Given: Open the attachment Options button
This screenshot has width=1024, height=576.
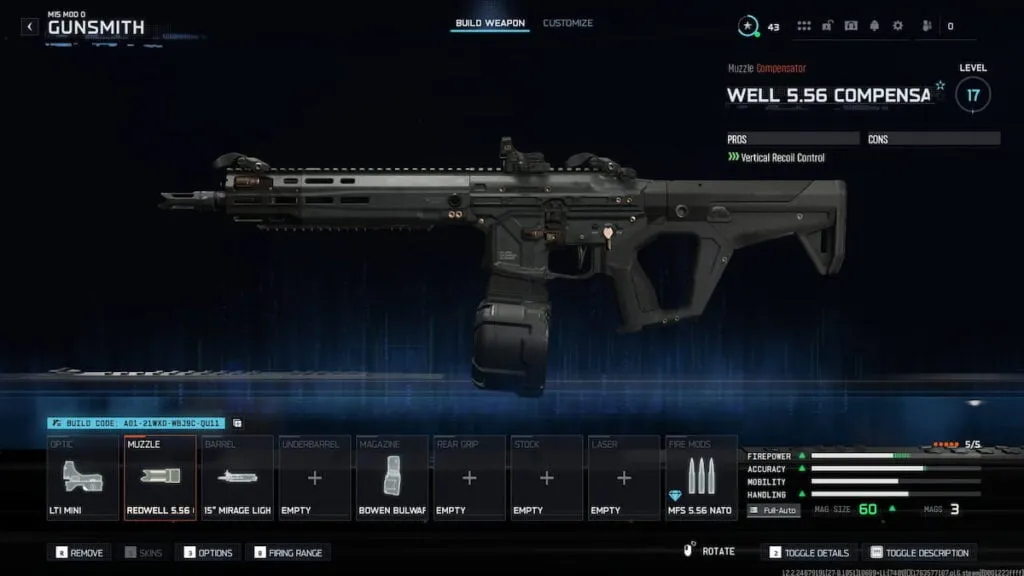Looking at the screenshot, I should pos(207,552).
